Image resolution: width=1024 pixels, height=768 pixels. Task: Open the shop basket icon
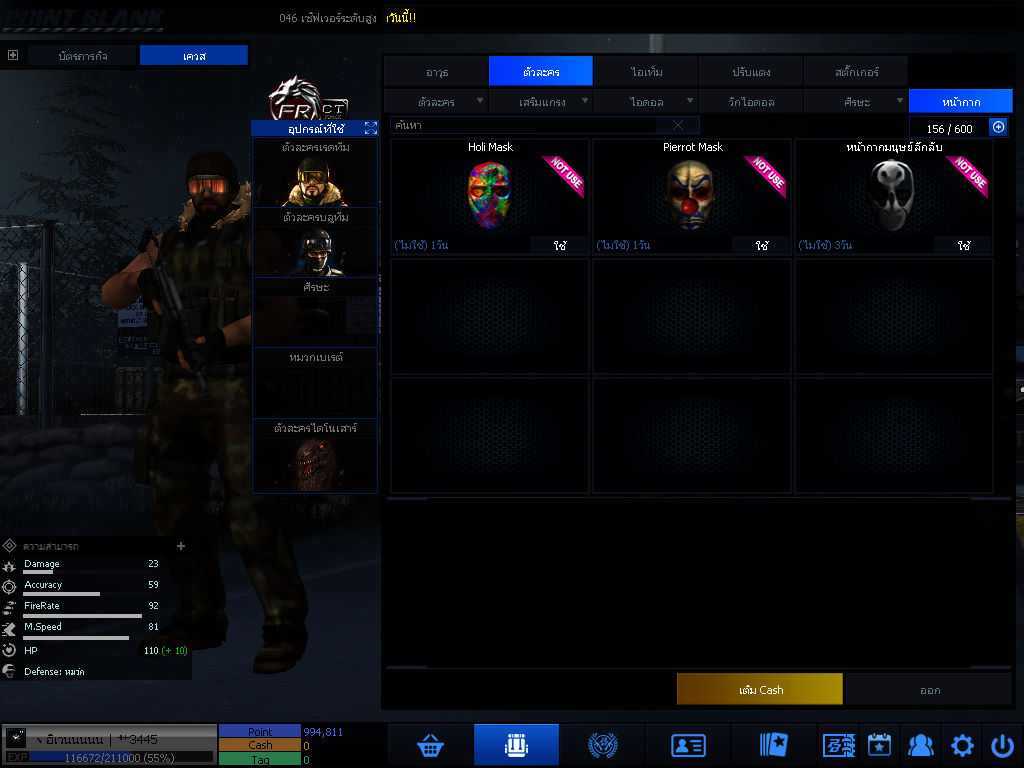[430, 745]
